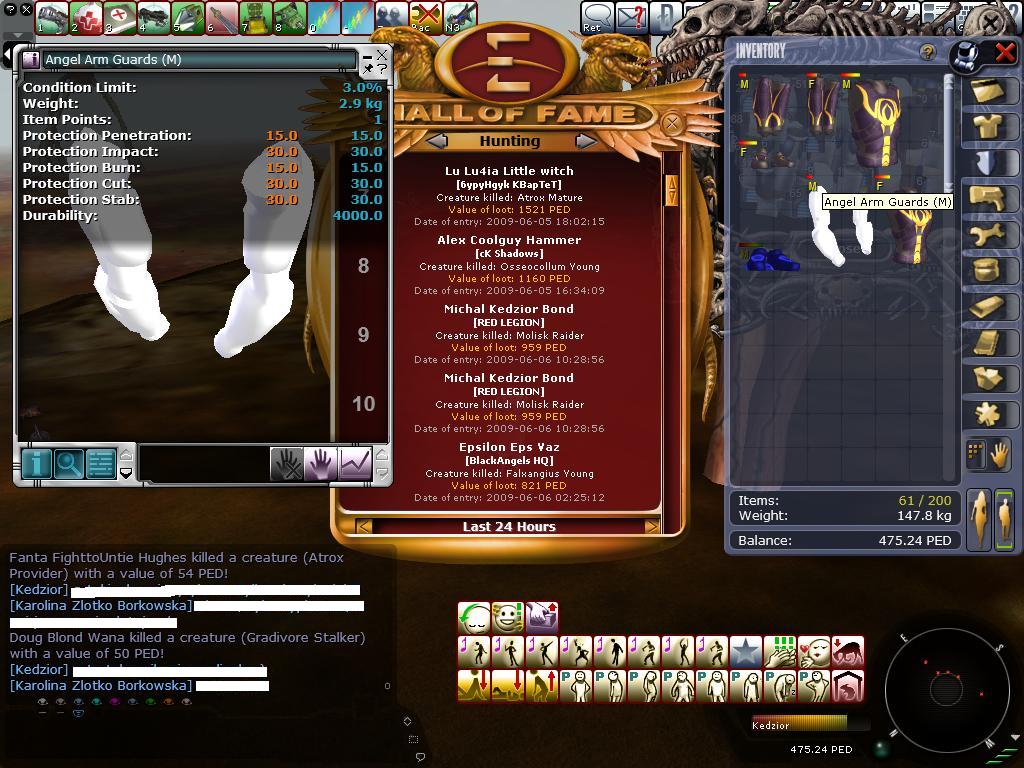Use the first aid kit in hotbar slot 2

[86, 17]
